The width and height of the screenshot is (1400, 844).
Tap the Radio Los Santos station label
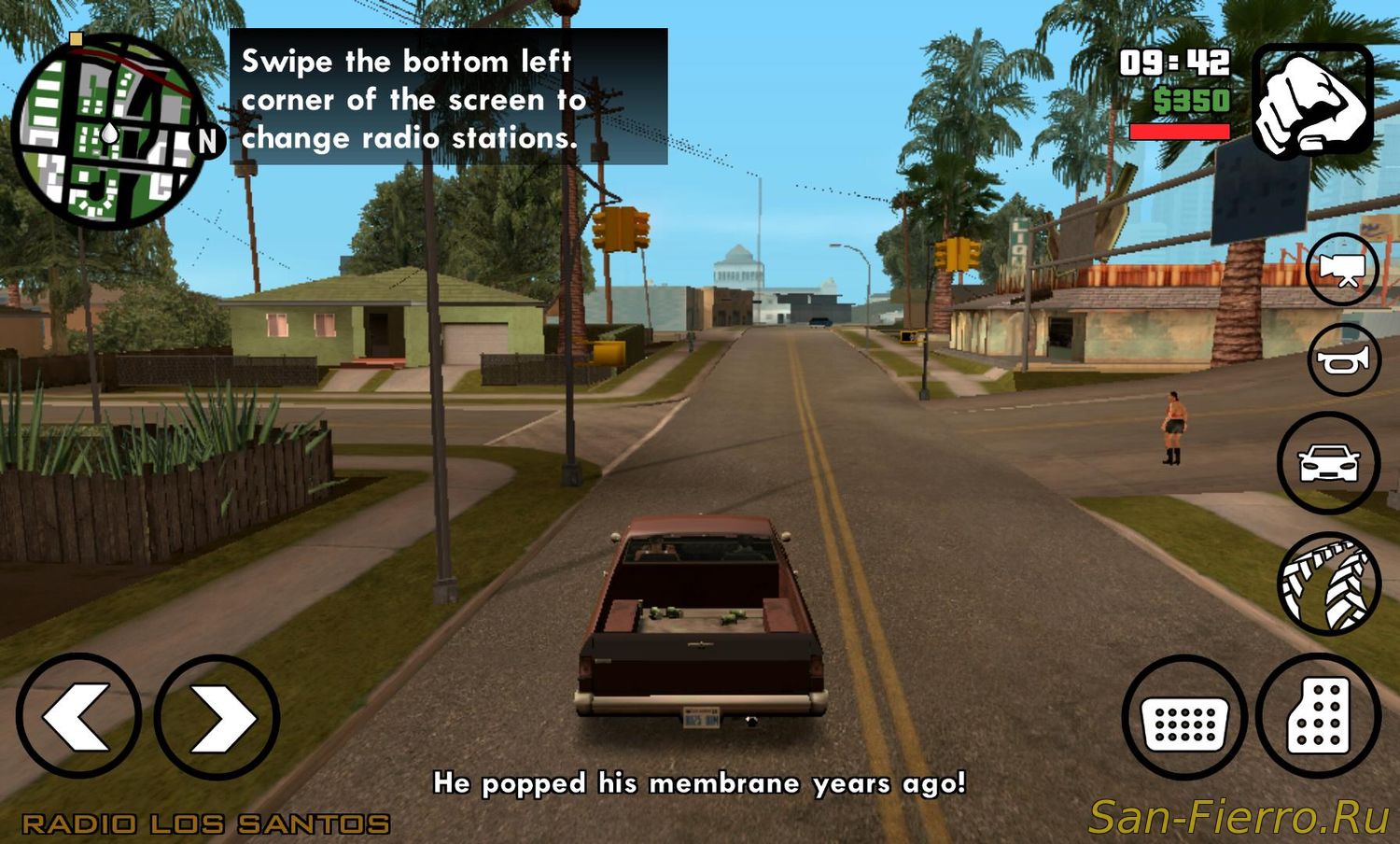pyautogui.click(x=205, y=823)
